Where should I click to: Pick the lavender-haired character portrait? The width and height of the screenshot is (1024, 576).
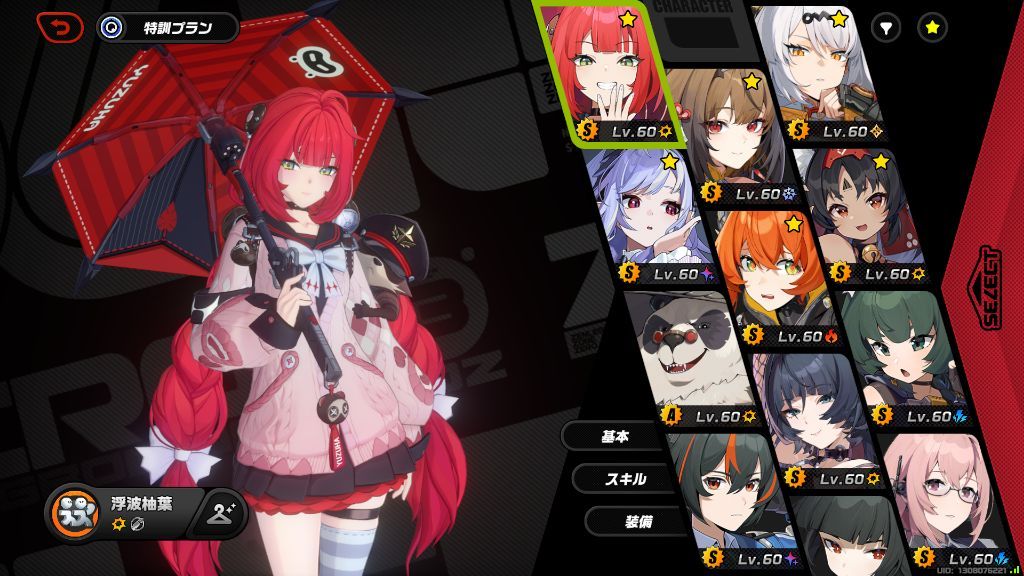pos(640,215)
